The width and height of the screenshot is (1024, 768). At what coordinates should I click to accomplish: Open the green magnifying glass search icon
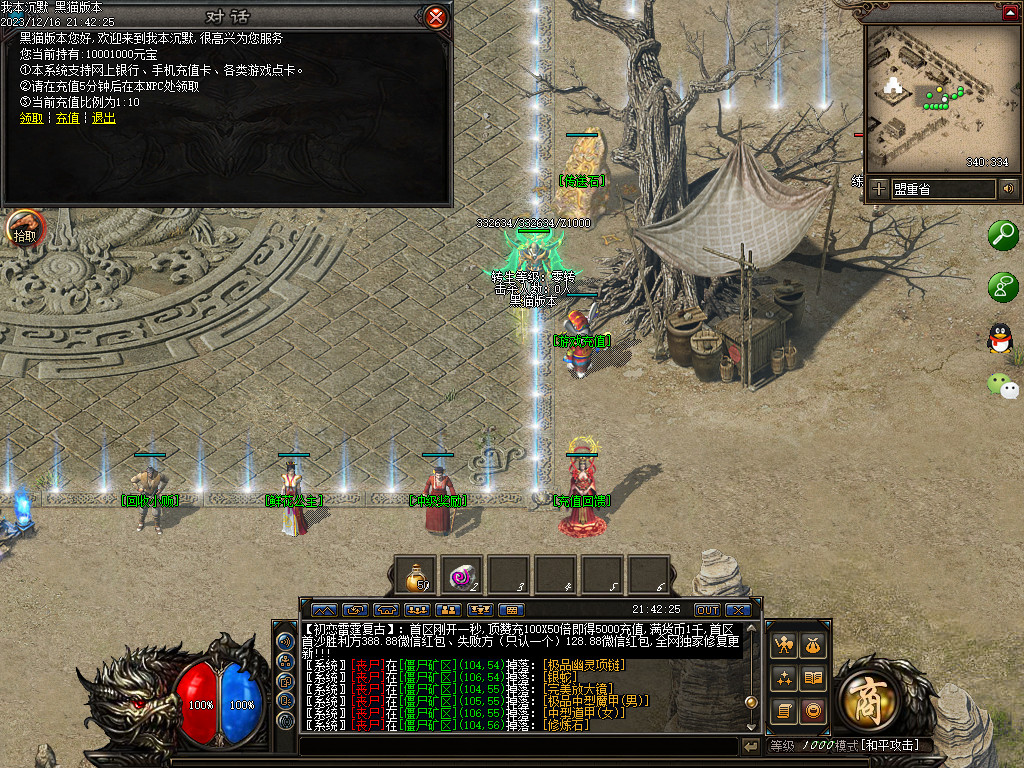pos(1002,235)
